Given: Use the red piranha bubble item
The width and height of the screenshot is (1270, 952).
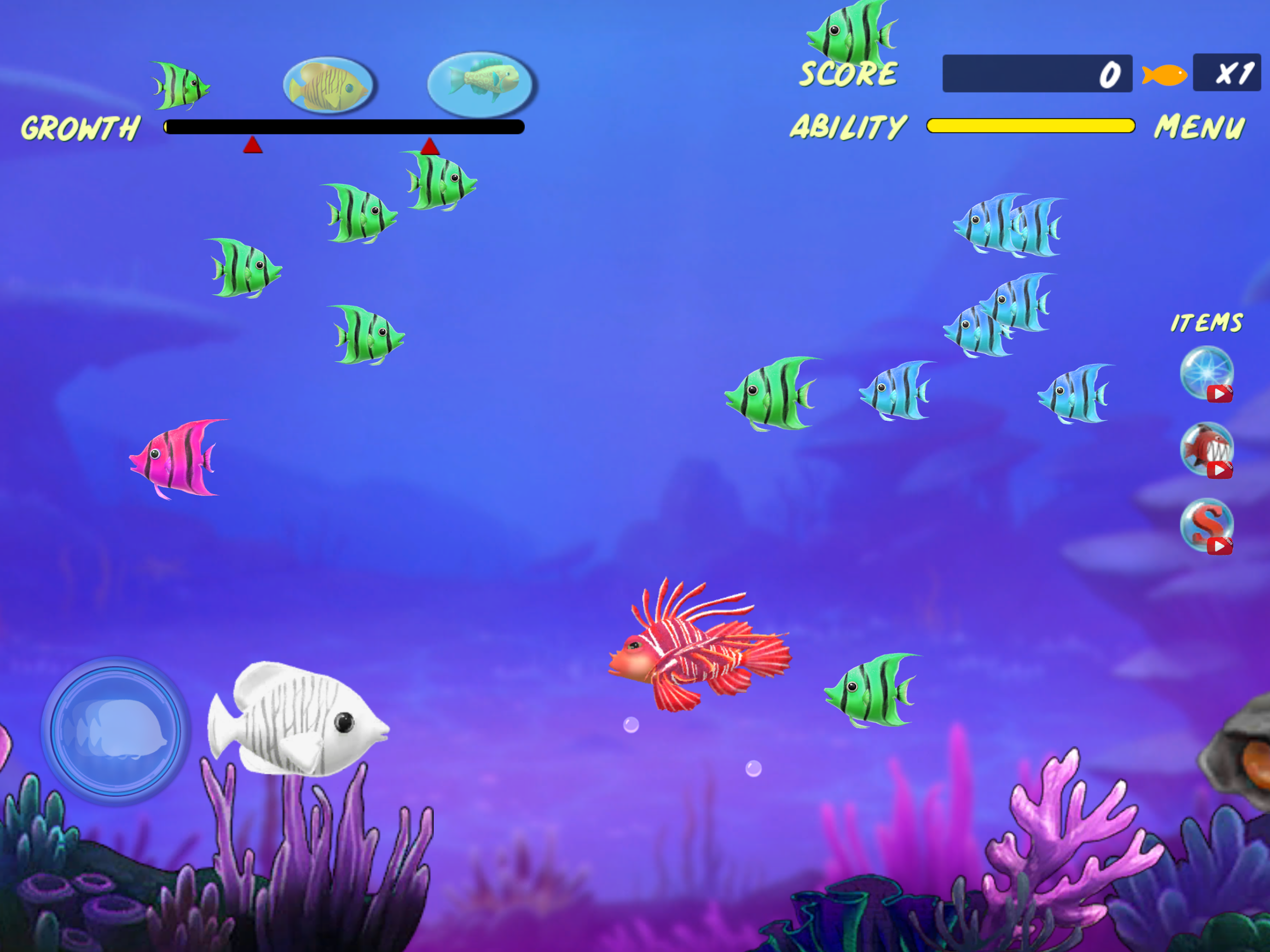Looking at the screenshot, I should click(x=1206, y=448).
